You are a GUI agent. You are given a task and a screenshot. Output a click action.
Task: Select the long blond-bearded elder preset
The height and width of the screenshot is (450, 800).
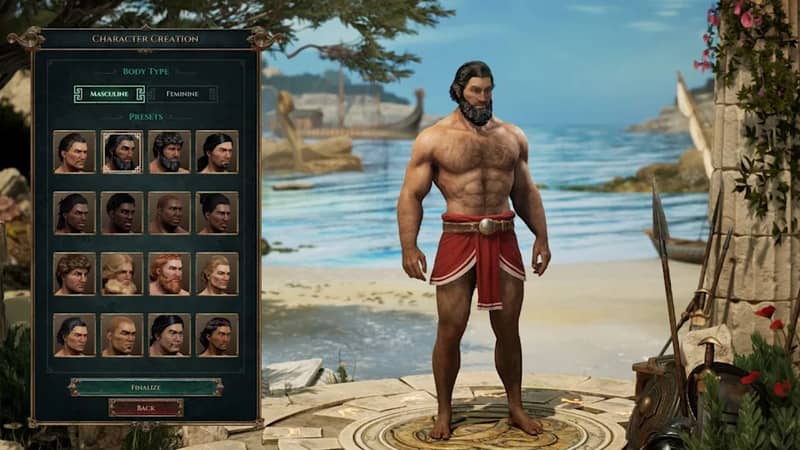point(122,274)
